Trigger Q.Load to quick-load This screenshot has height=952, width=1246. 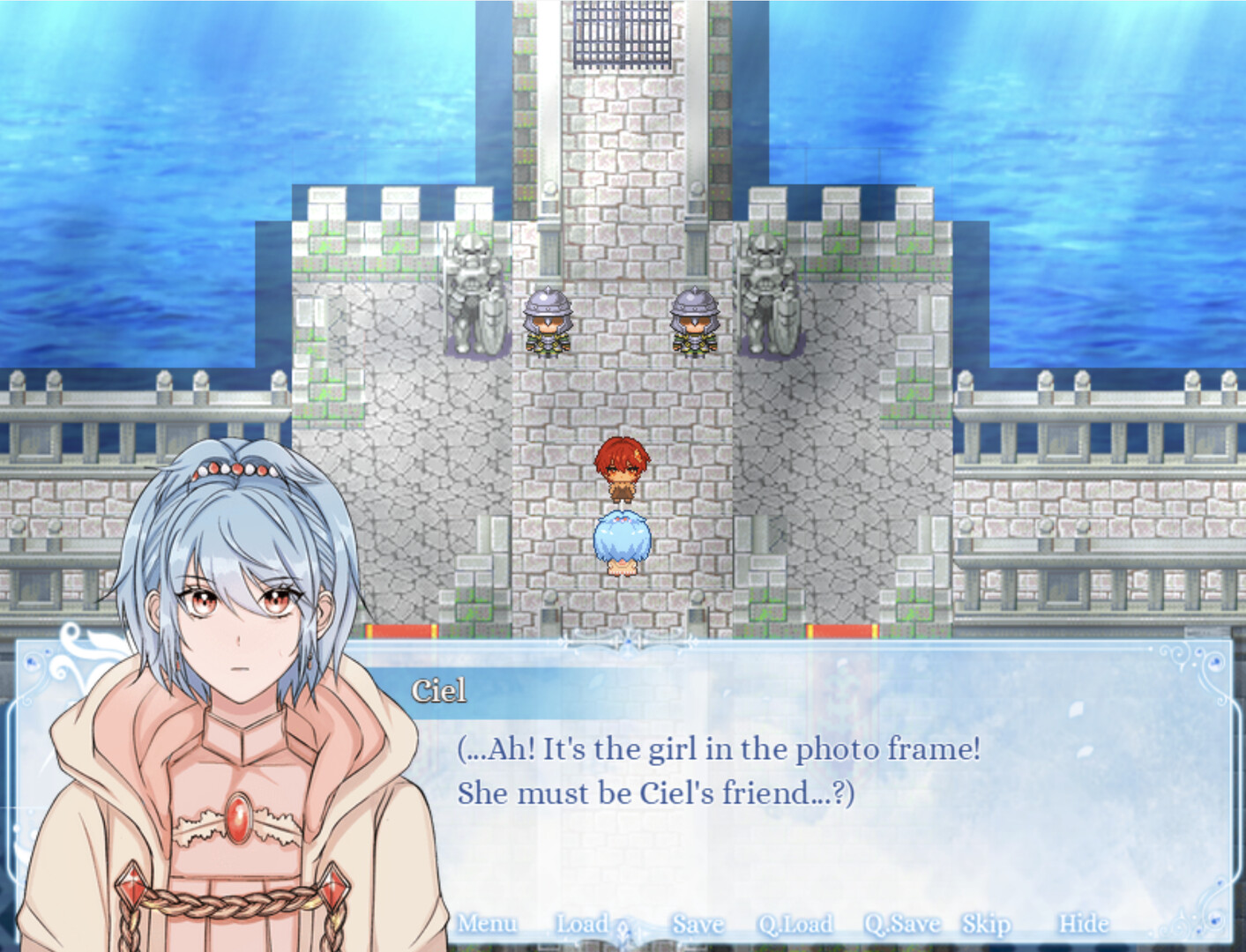[x=796, y=925]
